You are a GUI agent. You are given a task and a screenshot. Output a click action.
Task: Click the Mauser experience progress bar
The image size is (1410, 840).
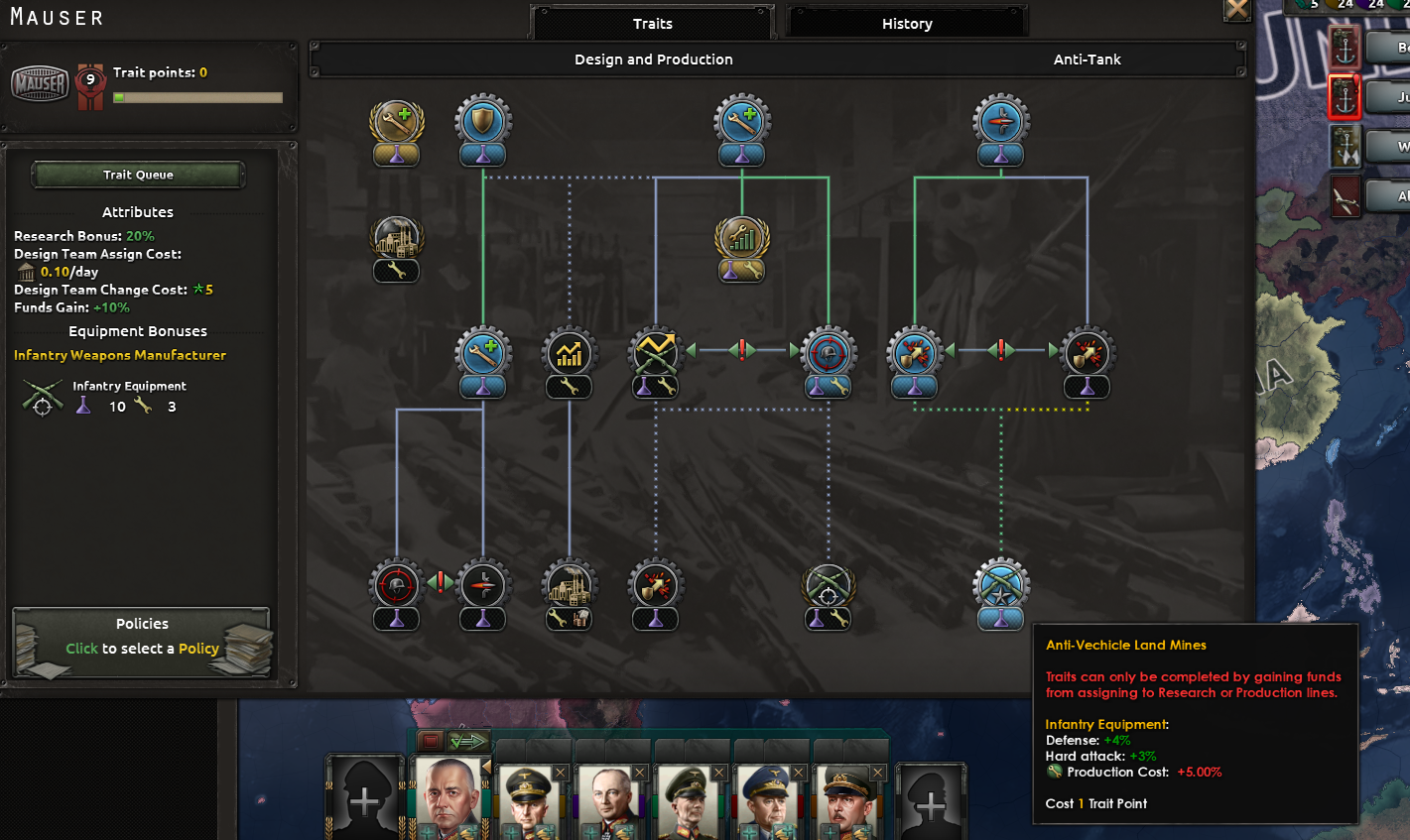(197, 97)
